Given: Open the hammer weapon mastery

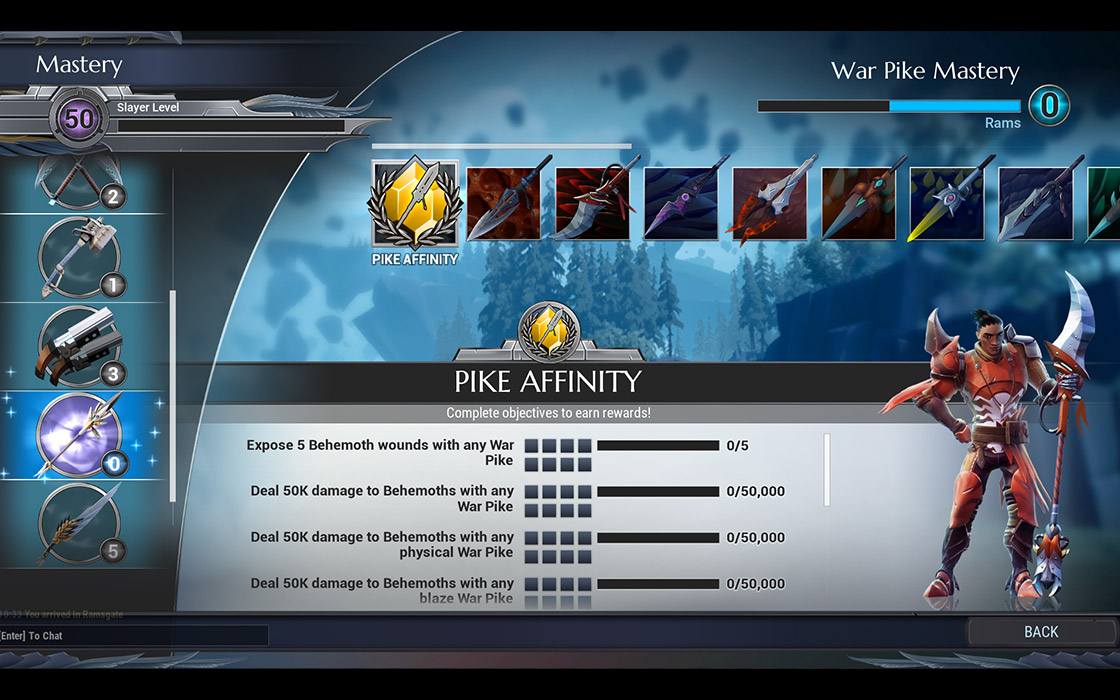Looking at the screenshot, I should click(x=80, y=257).
